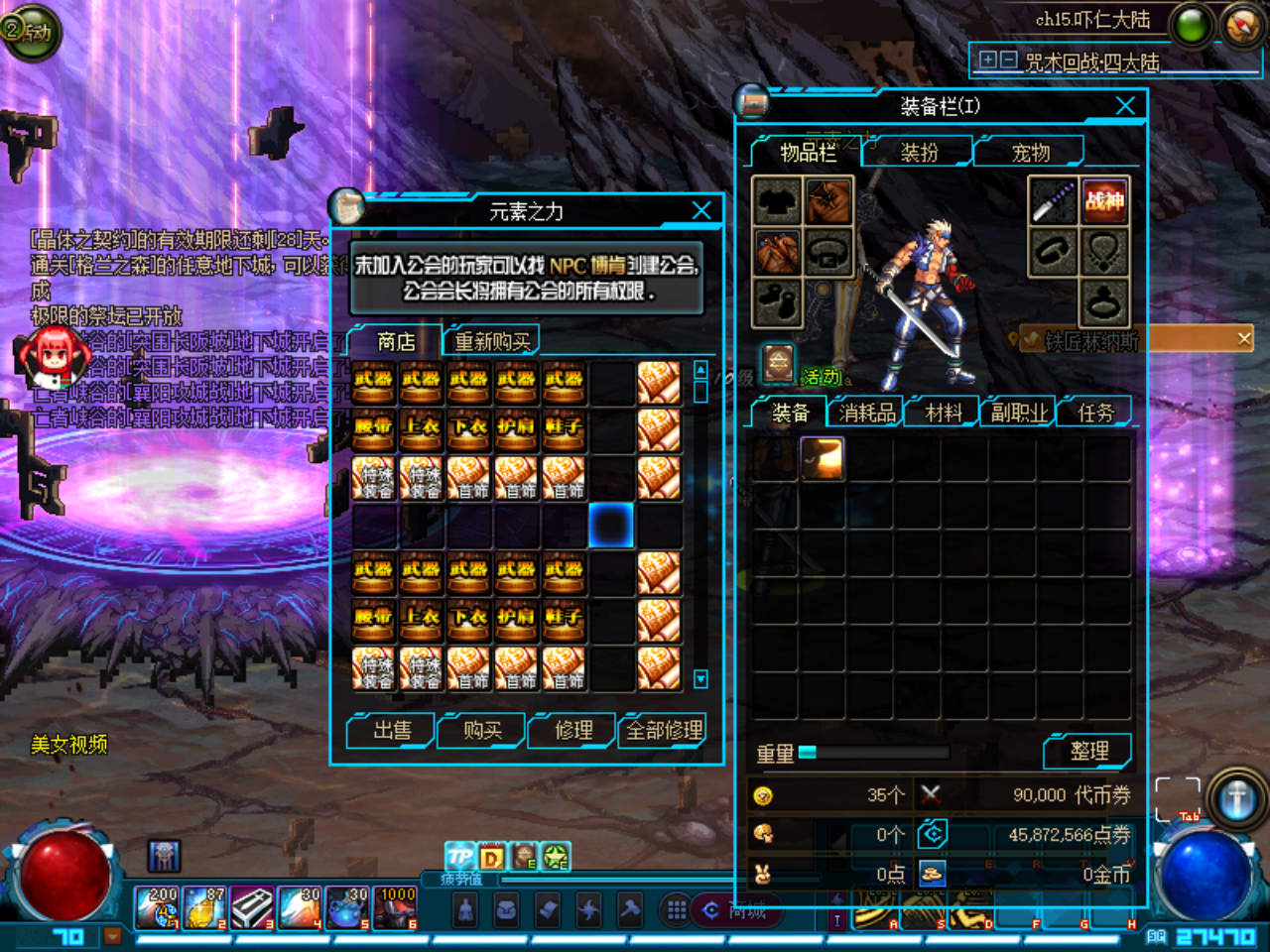Open the 副职业 sub-profession tab
1270x952 pixels.
point(1019,413)
